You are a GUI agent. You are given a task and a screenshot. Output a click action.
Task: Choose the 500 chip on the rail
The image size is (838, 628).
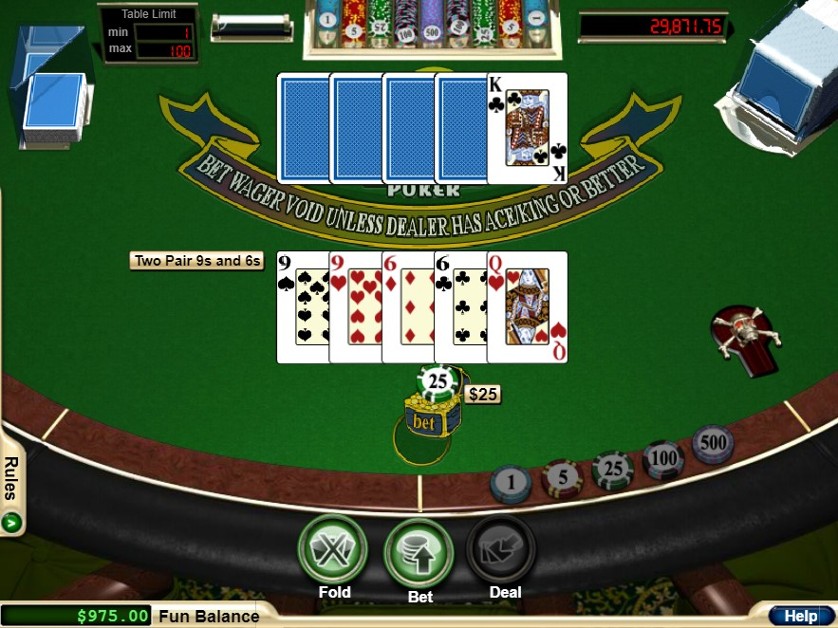tap(712, 444)
